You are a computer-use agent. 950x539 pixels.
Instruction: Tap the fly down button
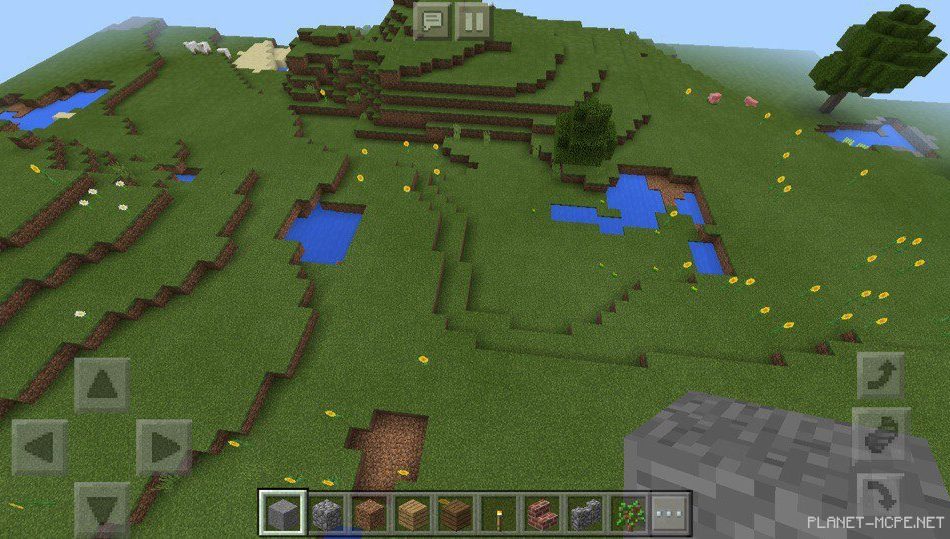pyautogui.click(x=881, y=495)
